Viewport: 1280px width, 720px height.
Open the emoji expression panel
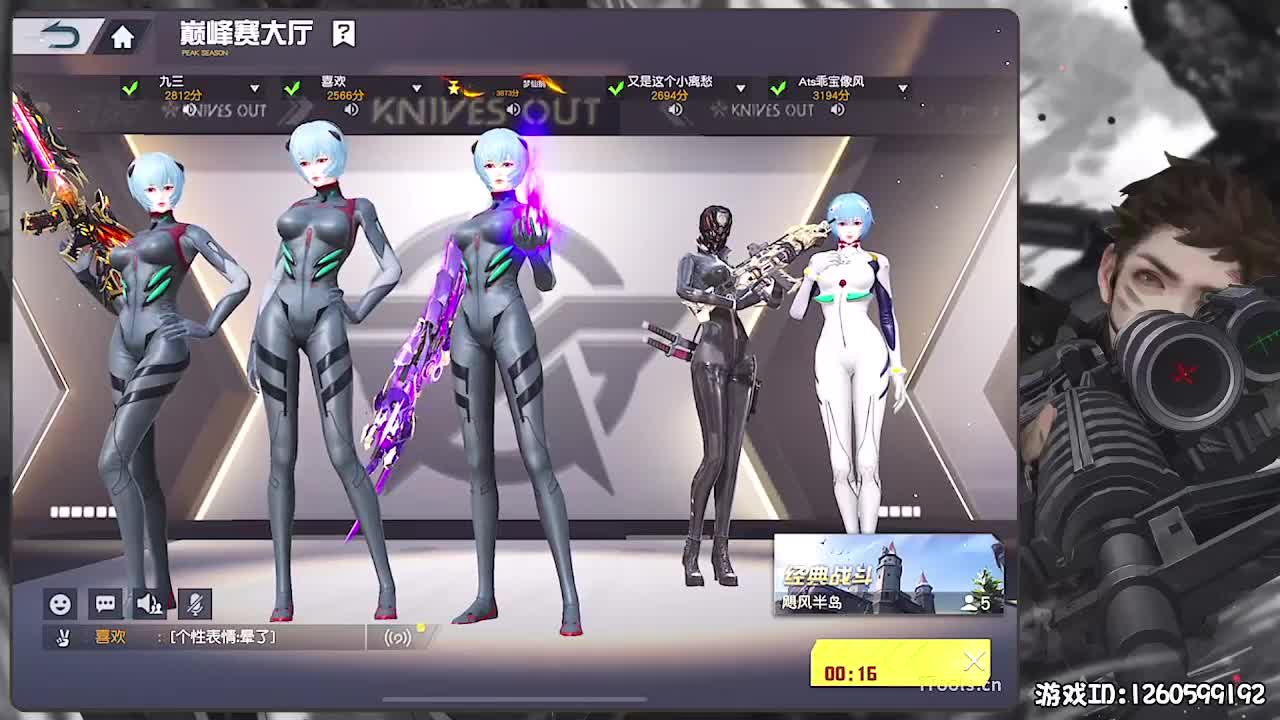(60, 603)
